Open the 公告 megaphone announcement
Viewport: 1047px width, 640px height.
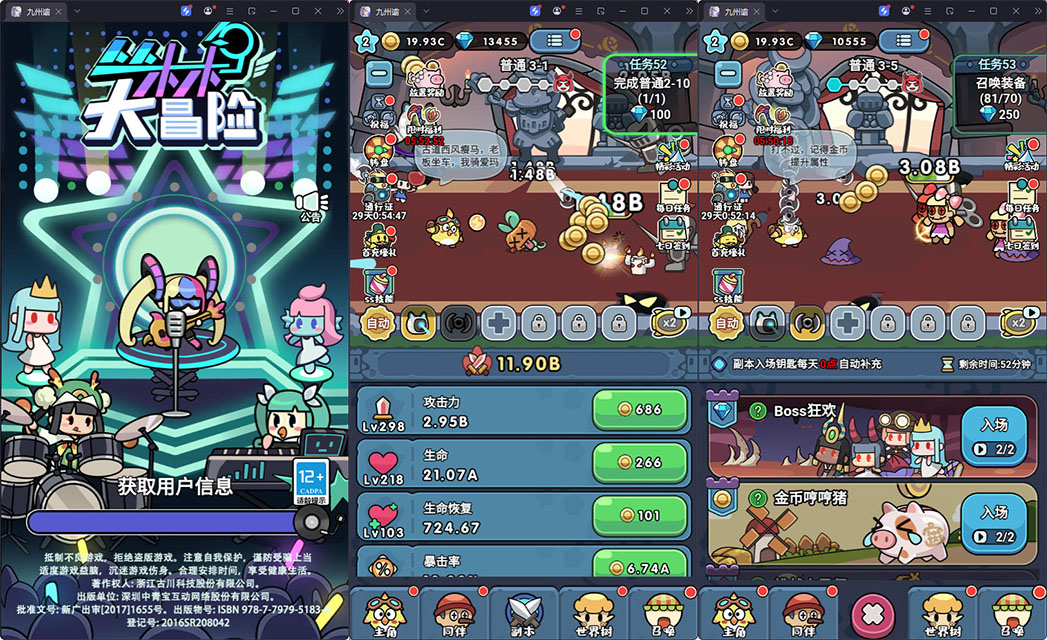point(310,201)
